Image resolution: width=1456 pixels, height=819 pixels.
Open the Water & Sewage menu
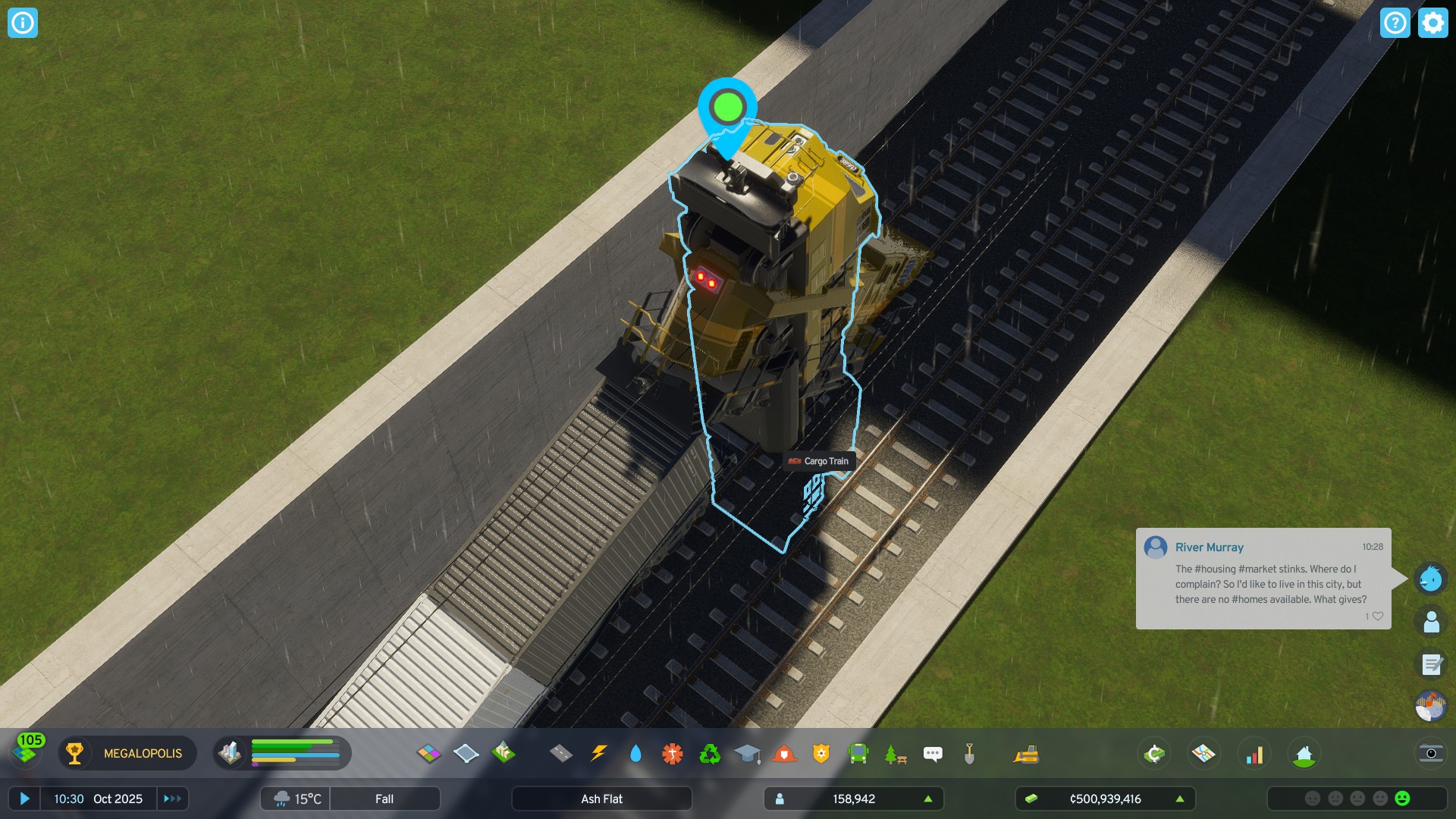point(635,753)
